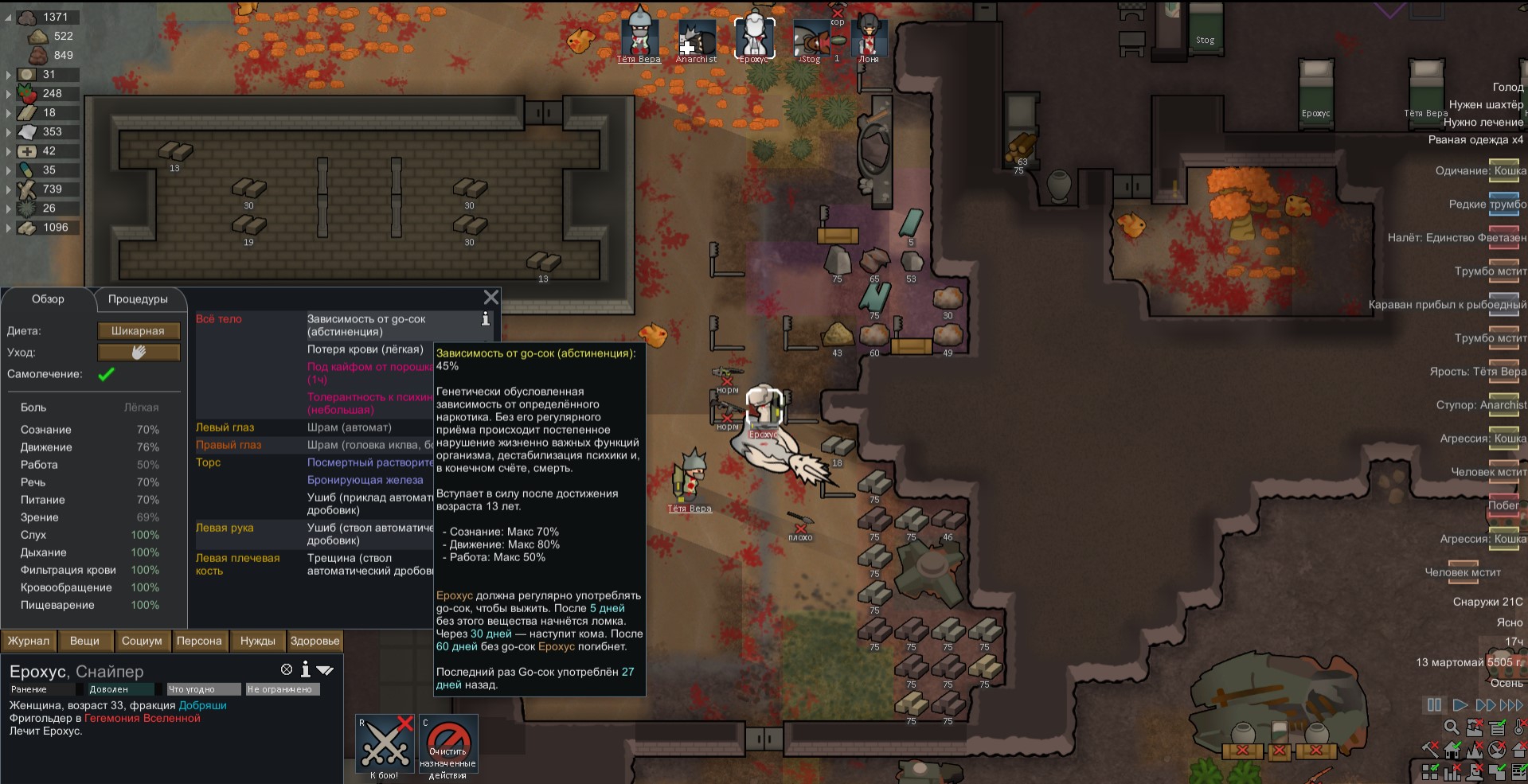The image size is (1528, 784).
Task: Toggle the house home-area overlay icon
Action: [x=1452, y=750]
